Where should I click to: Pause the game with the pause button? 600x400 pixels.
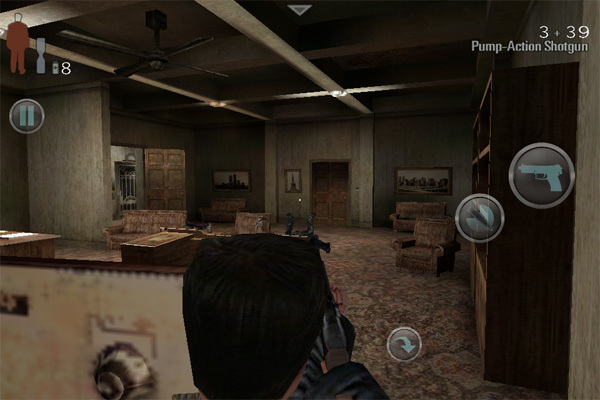27,115
